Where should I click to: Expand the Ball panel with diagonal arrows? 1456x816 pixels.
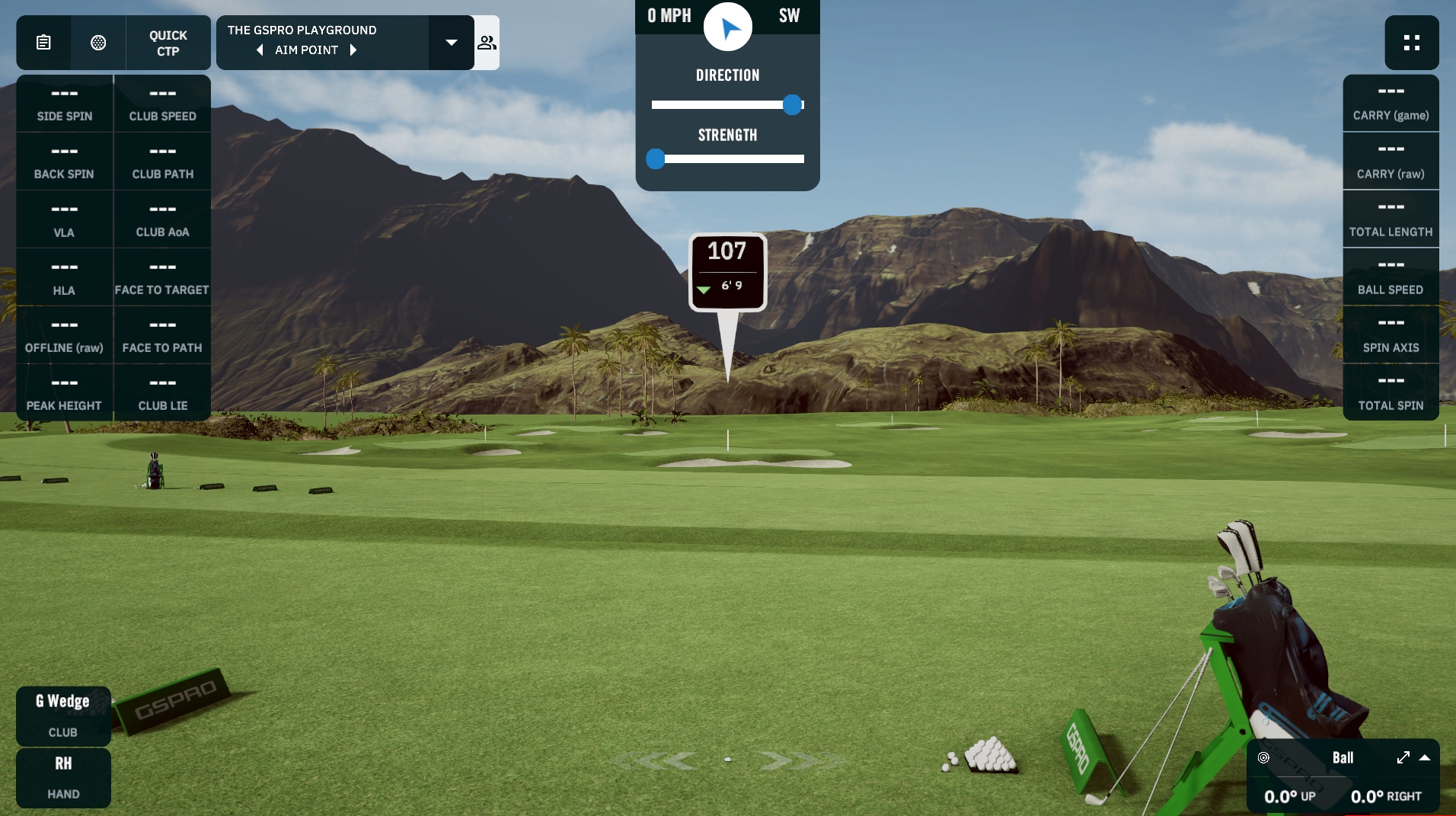[x=1403, y=757]
